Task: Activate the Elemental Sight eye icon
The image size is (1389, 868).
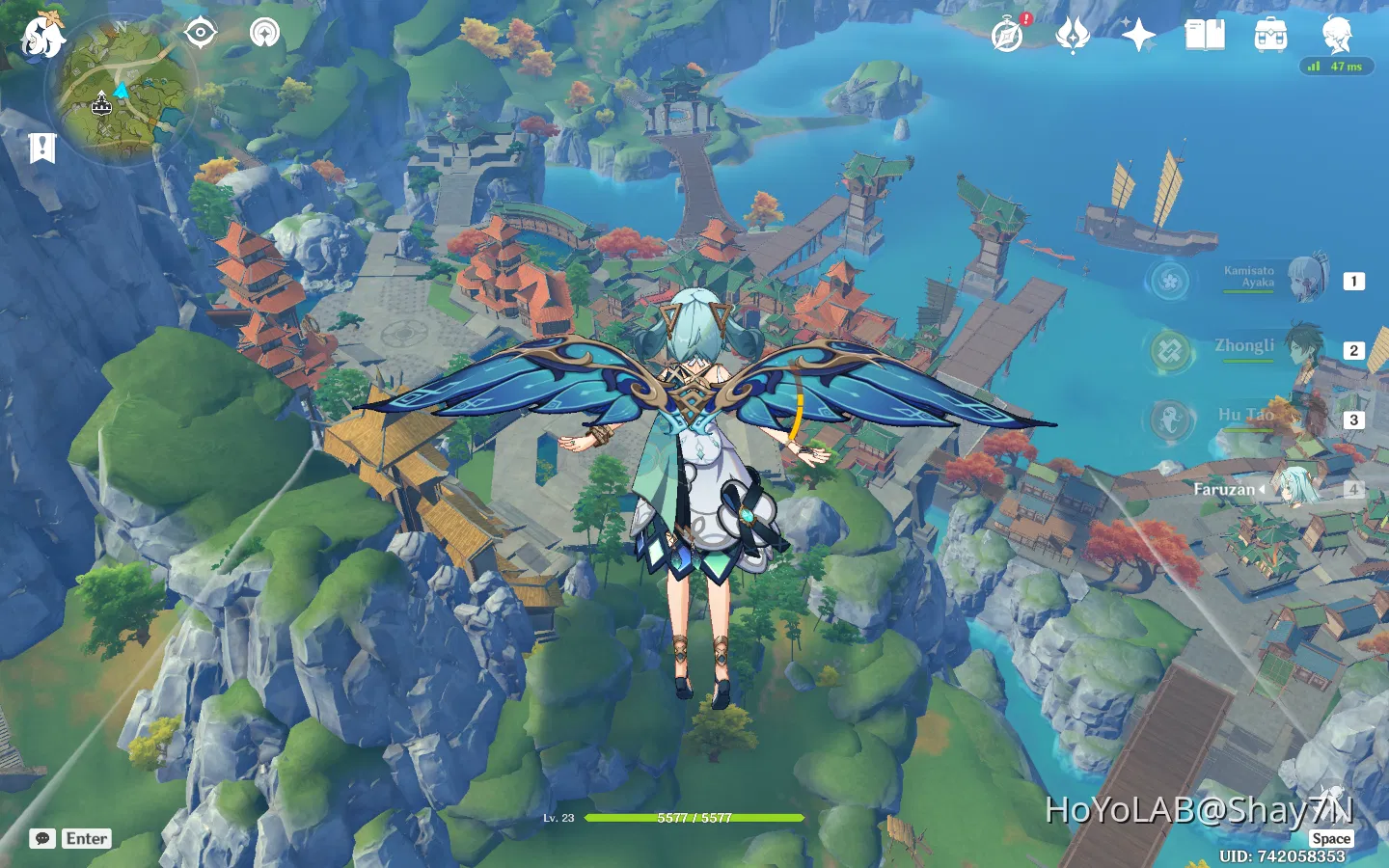Action: pos(200,32)
